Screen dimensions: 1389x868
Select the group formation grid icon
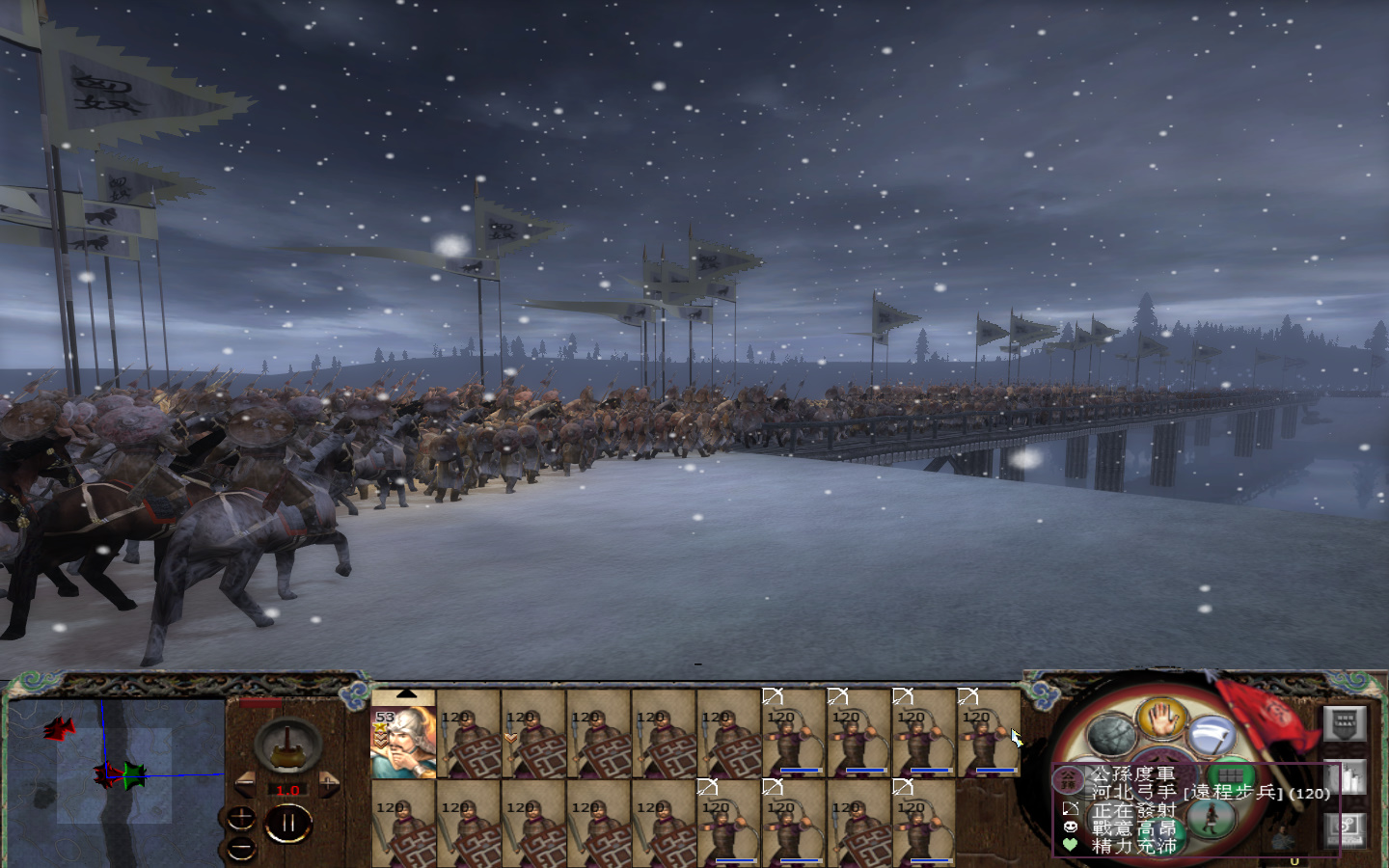pos(1232,777)
